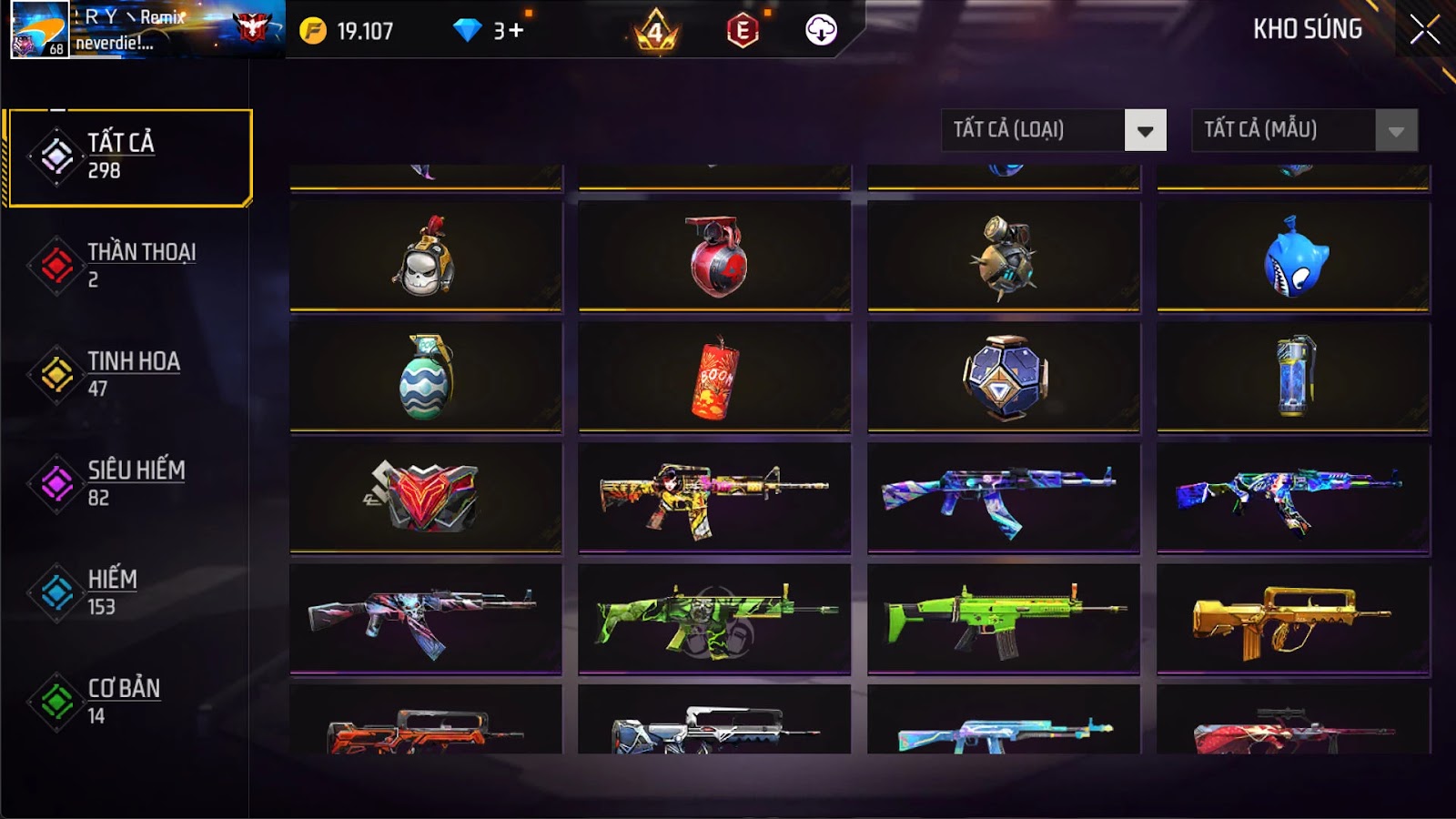
Task: Select the red heart gloo wall skin
Action: (425, 497)
